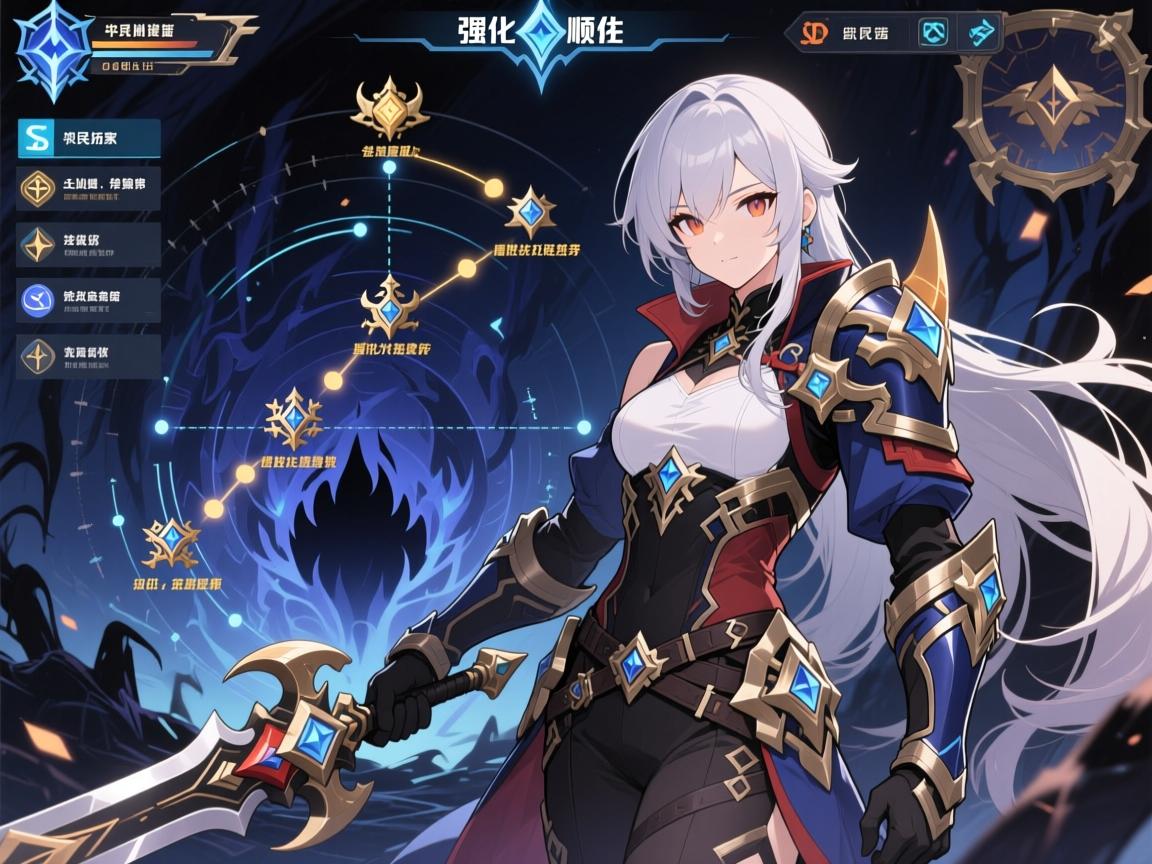Select the all-gold diamond crest skill node
This screenshot has height=864, width=1152.
coord(390,109)
